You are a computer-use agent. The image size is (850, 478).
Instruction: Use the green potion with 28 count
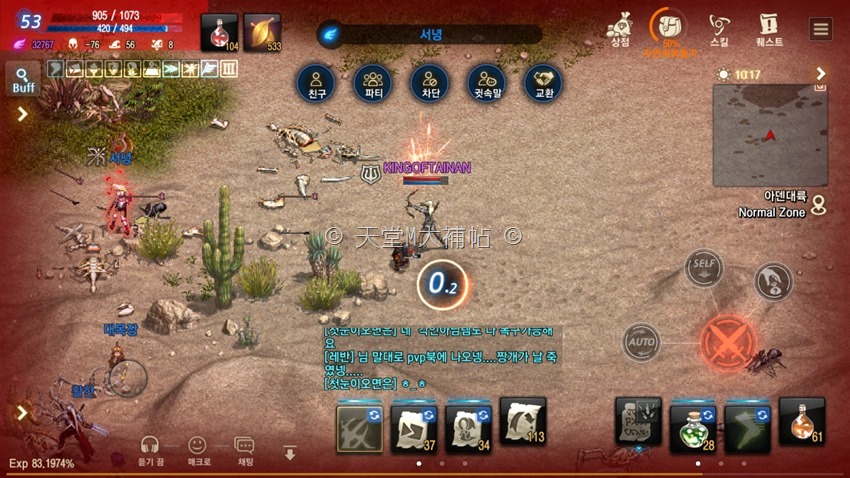click(692, 424)
